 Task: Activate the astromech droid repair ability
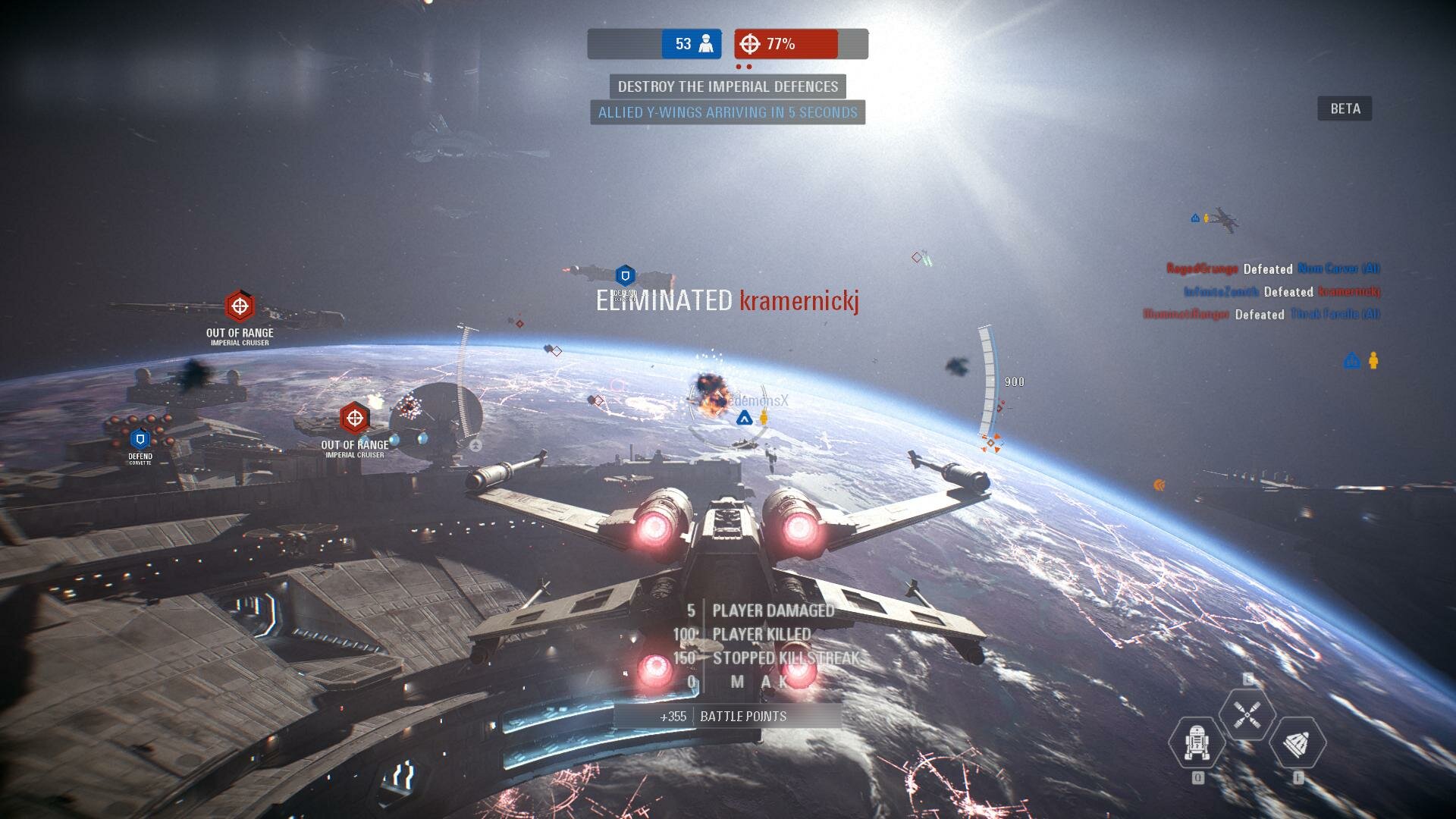click(x=1197, y=742)
